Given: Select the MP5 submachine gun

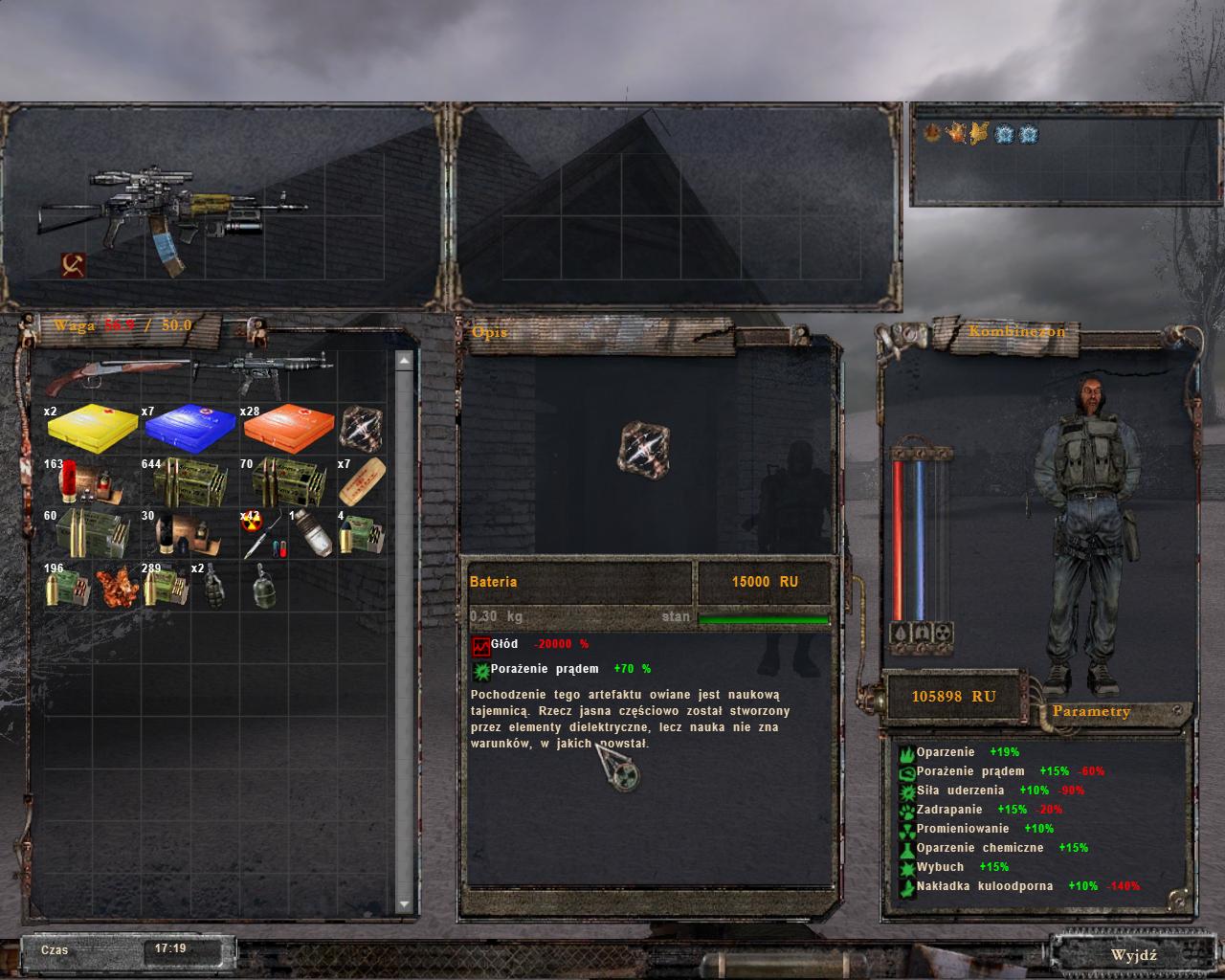Looking at the screenshot, I should (278, 370).
